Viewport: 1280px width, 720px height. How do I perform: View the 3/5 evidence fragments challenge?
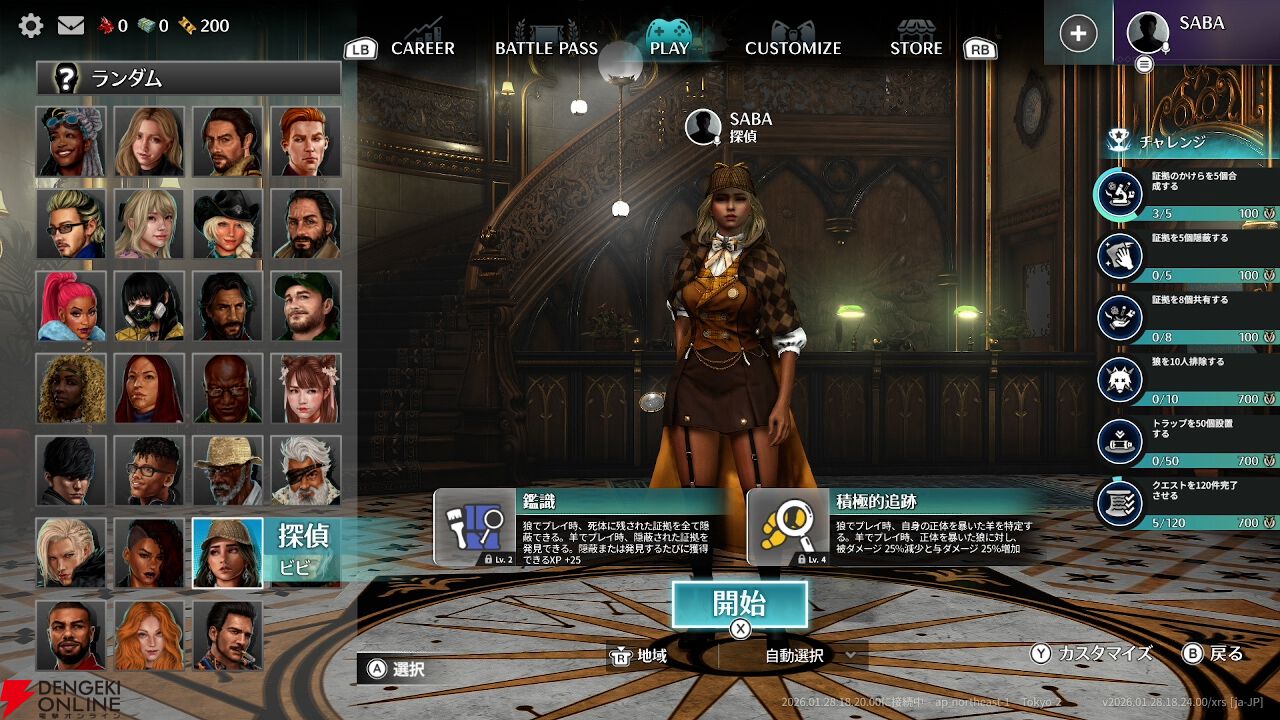(1185, 193)
